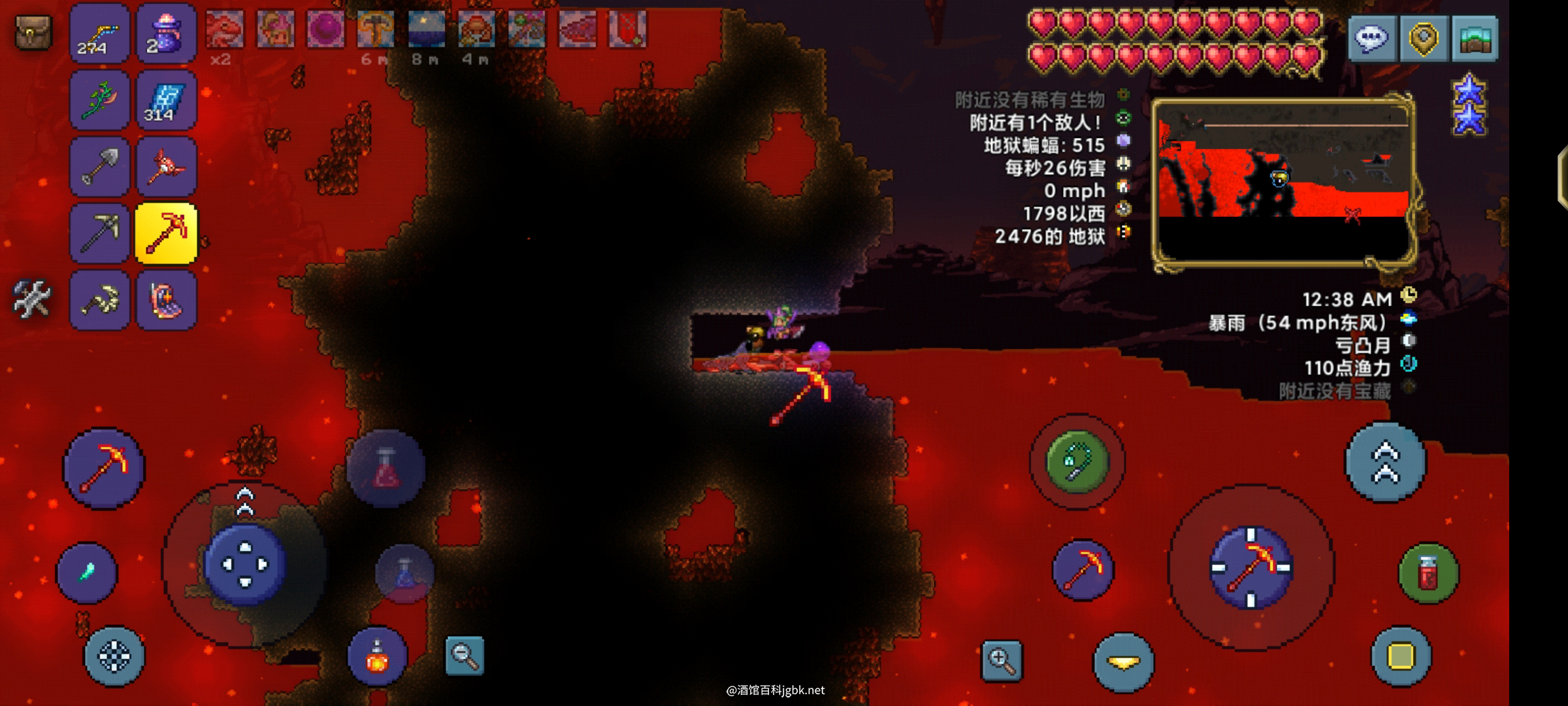
Task: Select the blue block stack of 314
Action: coord(166,100)
